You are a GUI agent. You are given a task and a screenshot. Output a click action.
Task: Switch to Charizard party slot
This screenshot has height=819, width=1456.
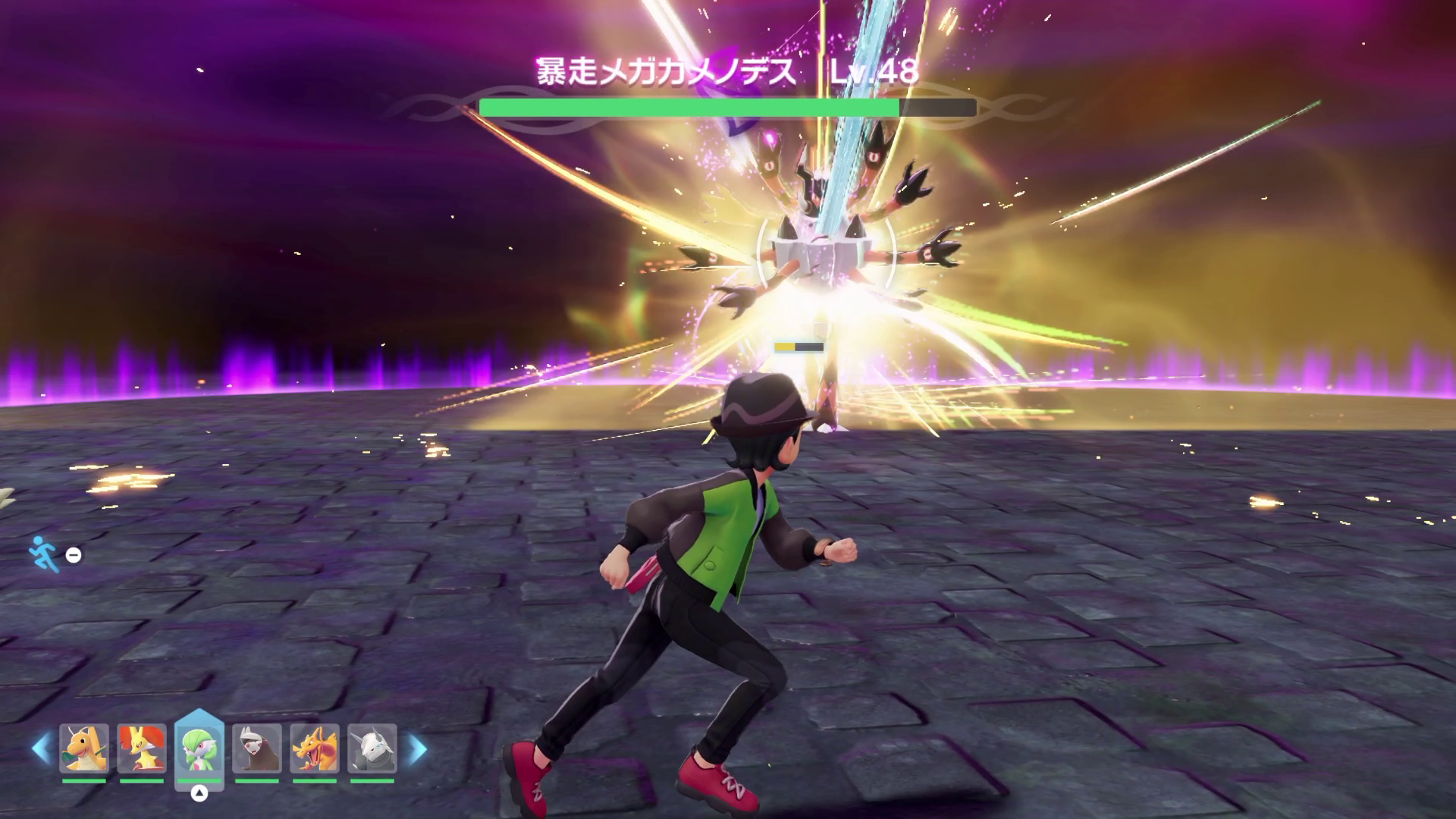pos(315,748)
